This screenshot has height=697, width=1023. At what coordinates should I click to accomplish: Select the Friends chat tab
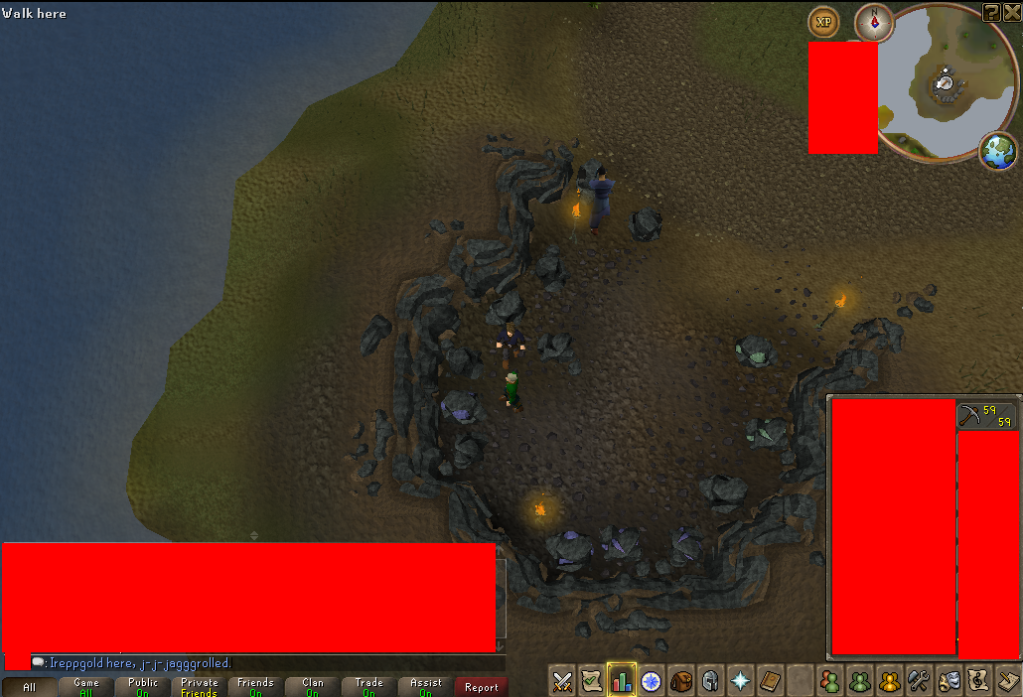256,687
